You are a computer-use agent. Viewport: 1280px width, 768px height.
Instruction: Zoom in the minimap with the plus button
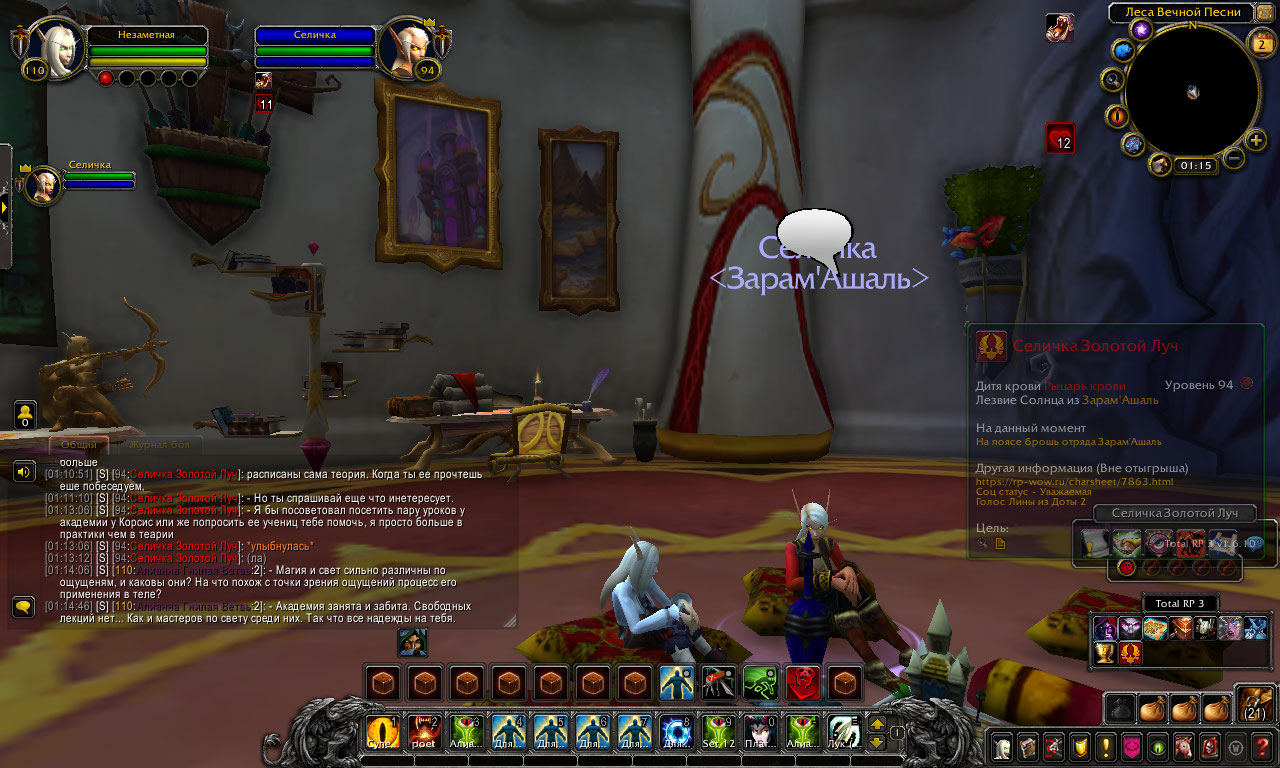(1257, 139)
